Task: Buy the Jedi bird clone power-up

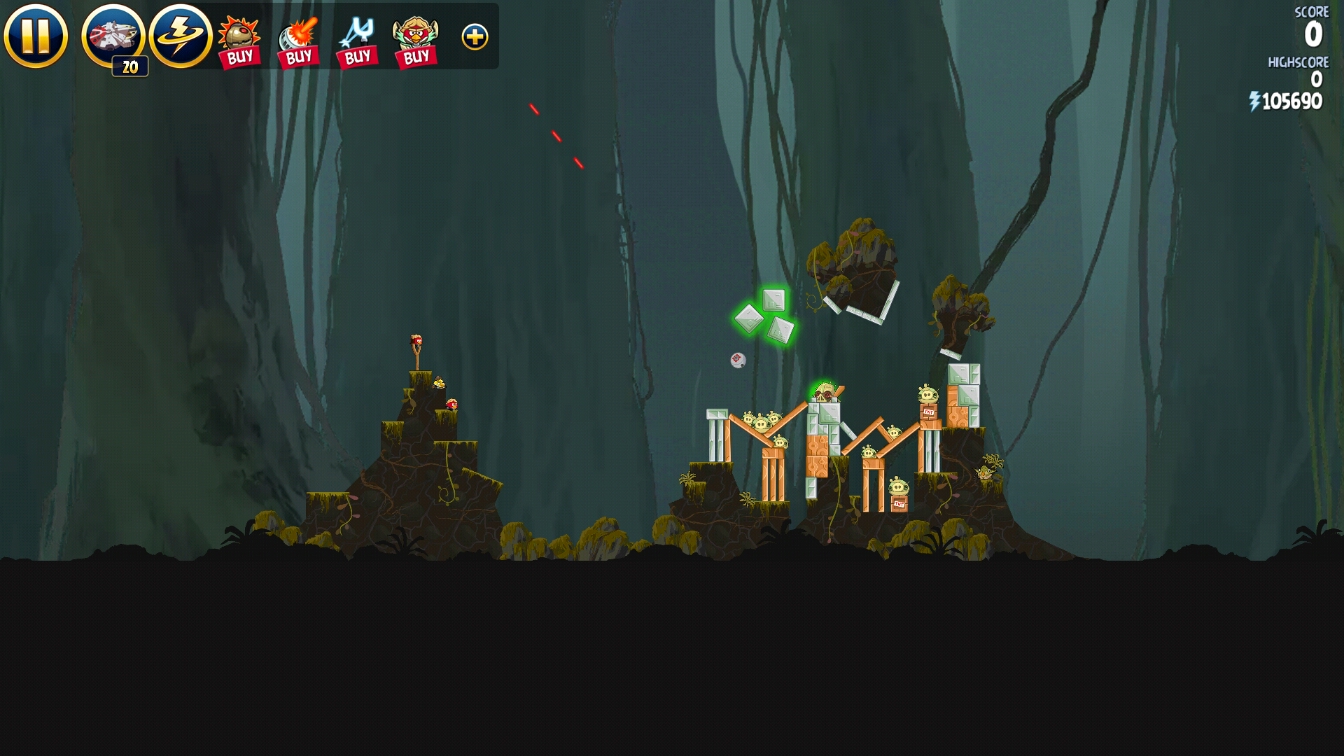Action: [416, 41]
